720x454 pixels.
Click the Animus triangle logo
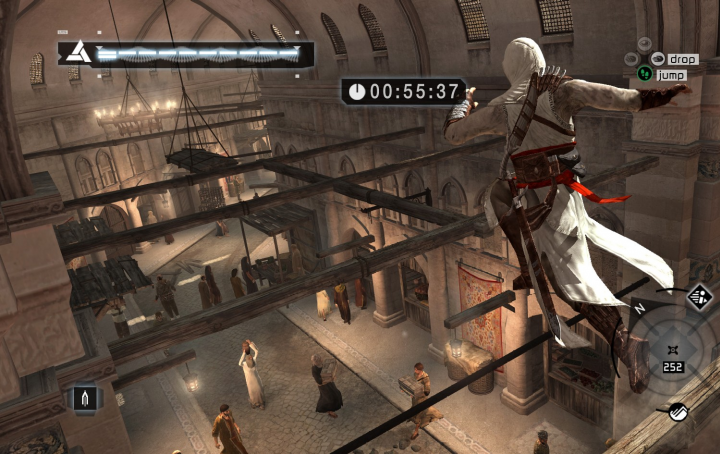(x=77, y=53)
